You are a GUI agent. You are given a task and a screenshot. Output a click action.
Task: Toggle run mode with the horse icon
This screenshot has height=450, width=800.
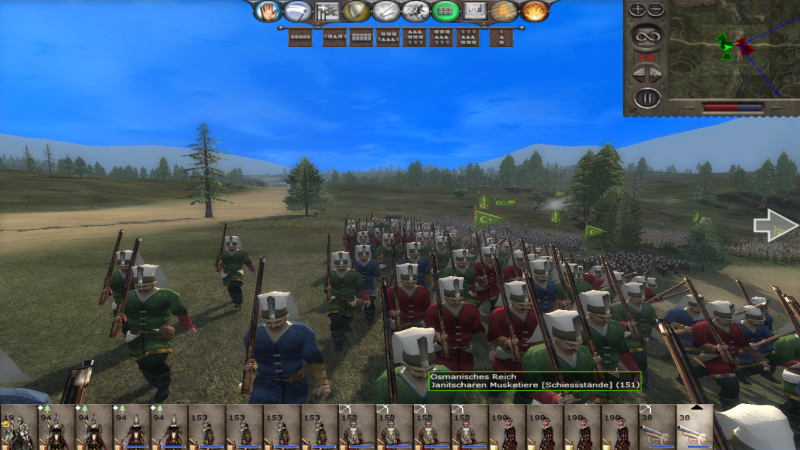click(x=417, y=11)
